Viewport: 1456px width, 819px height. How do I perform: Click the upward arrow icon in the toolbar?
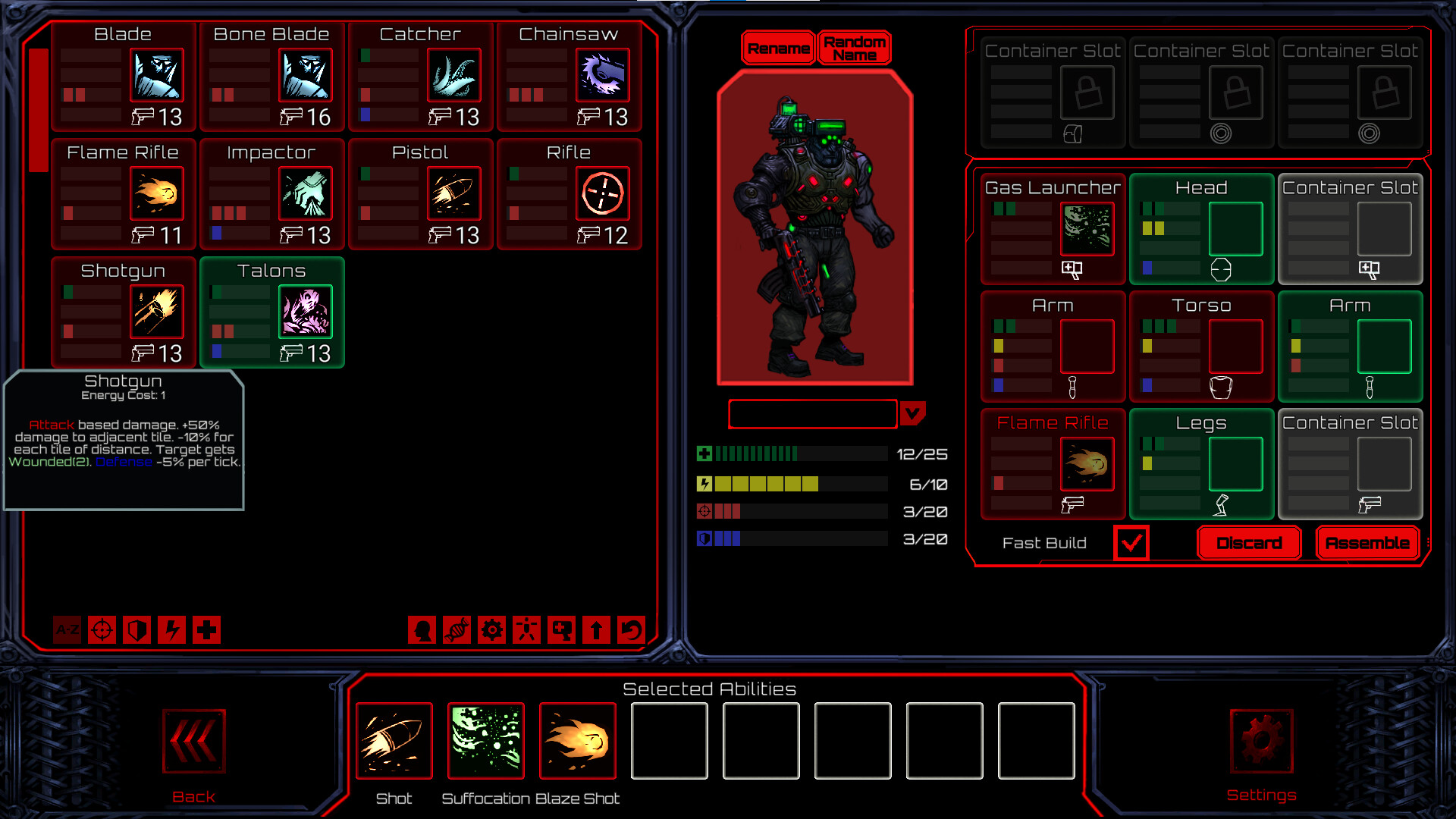pos(596,630)
